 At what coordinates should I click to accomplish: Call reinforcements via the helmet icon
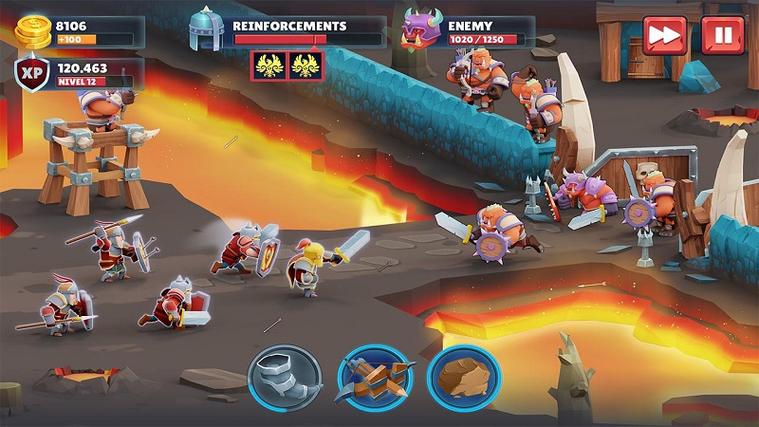(206, 29)
